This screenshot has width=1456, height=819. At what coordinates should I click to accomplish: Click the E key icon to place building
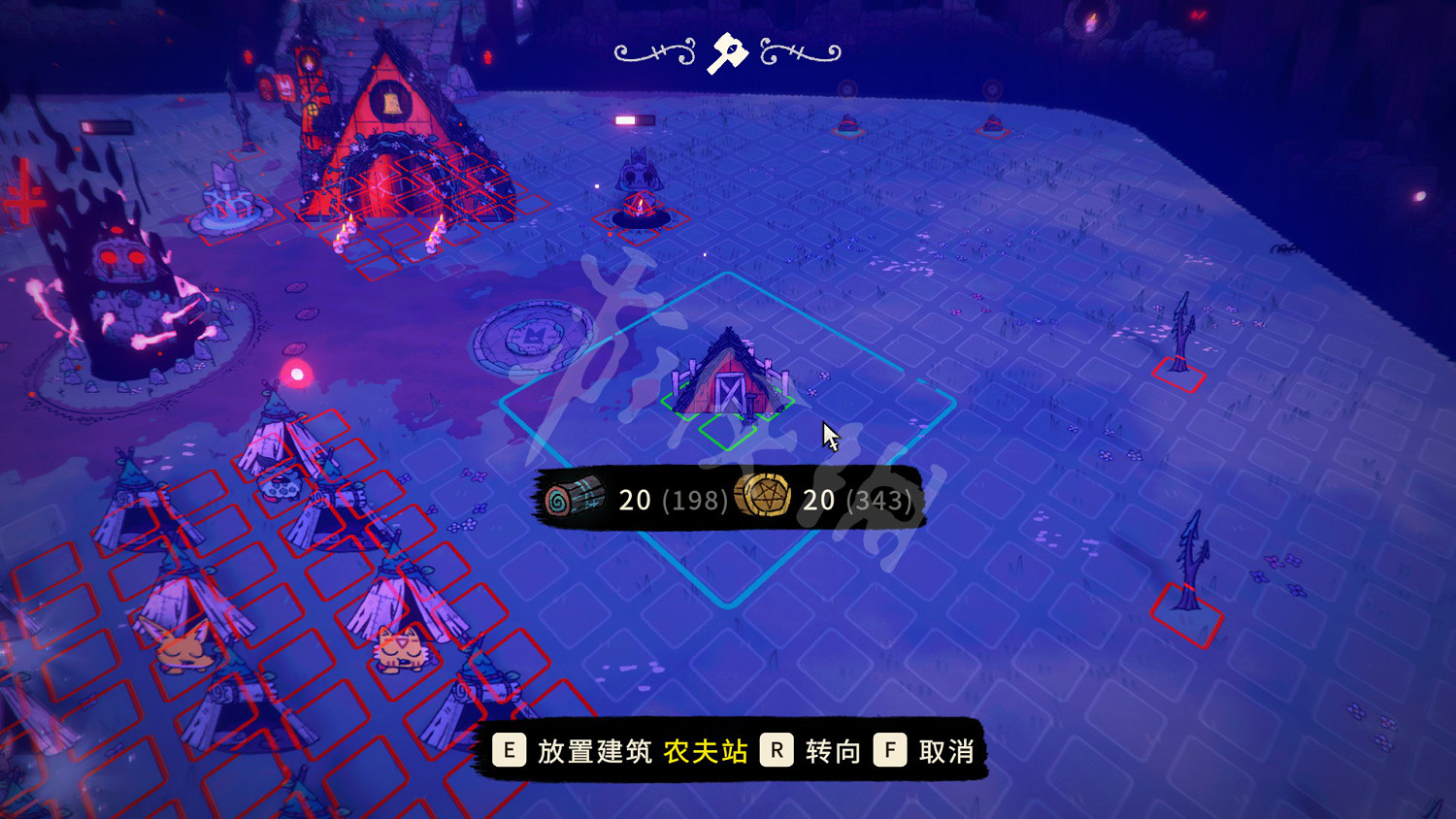[509, 749]
